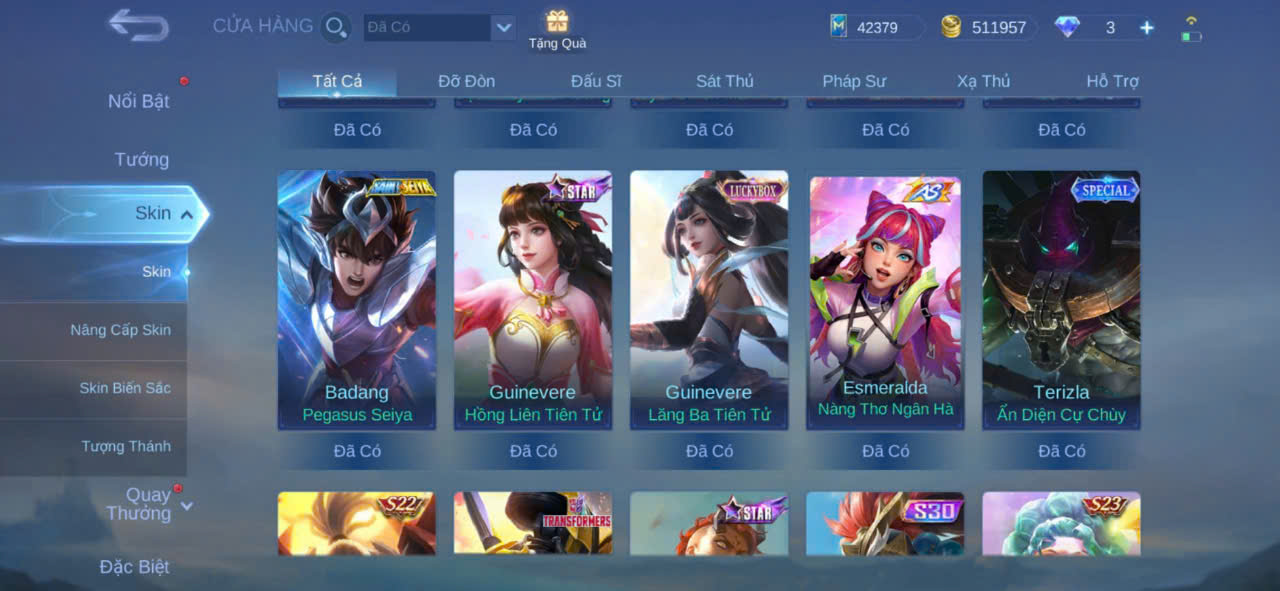Image resolution: width=1280 pixels, height=591 pixels.
Task: Choose Tượng Thánh submenu entry
Action: (126, 446)
